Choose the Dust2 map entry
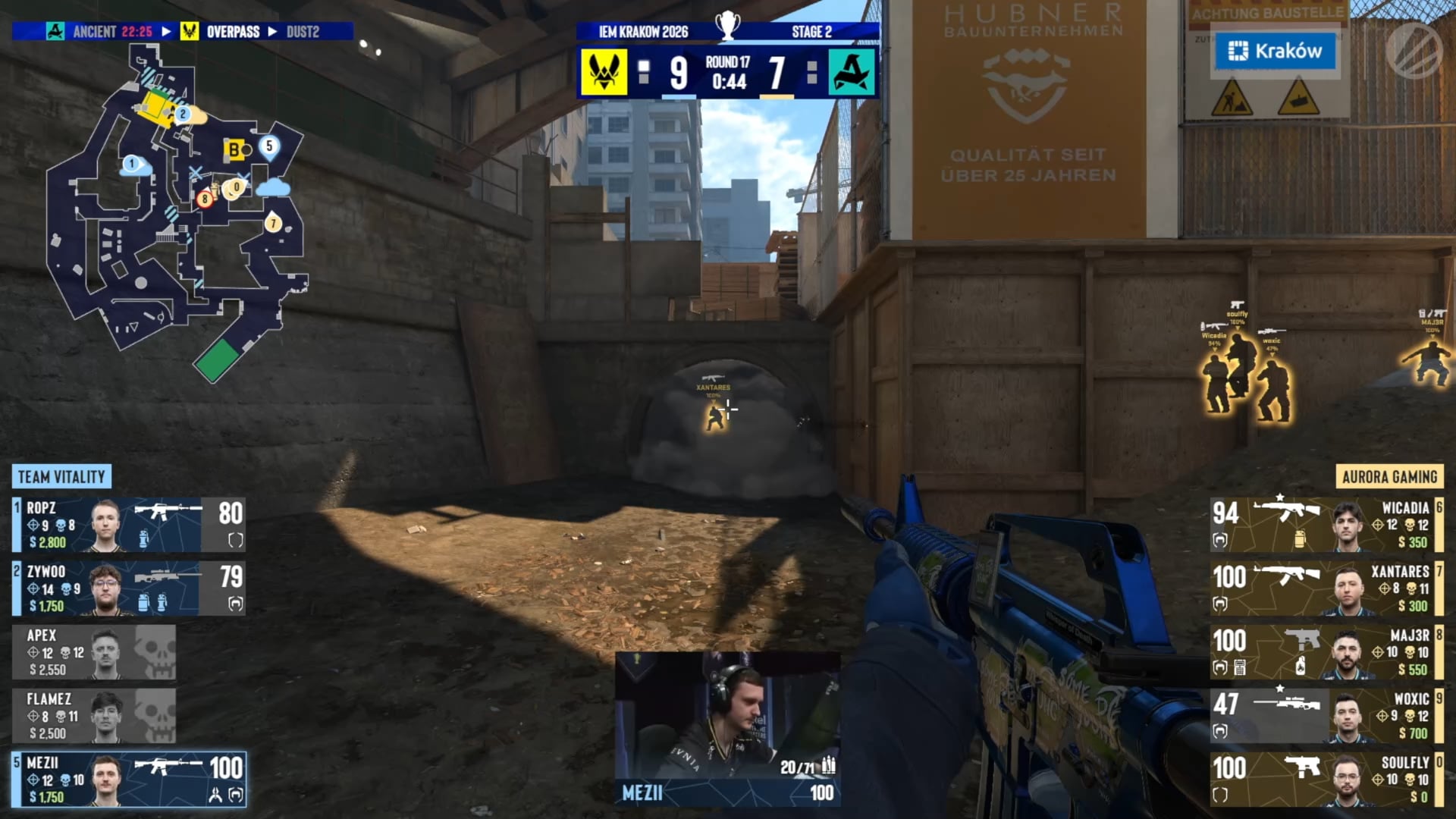This screenshot has height=819, width=1456. click(303, 32)
